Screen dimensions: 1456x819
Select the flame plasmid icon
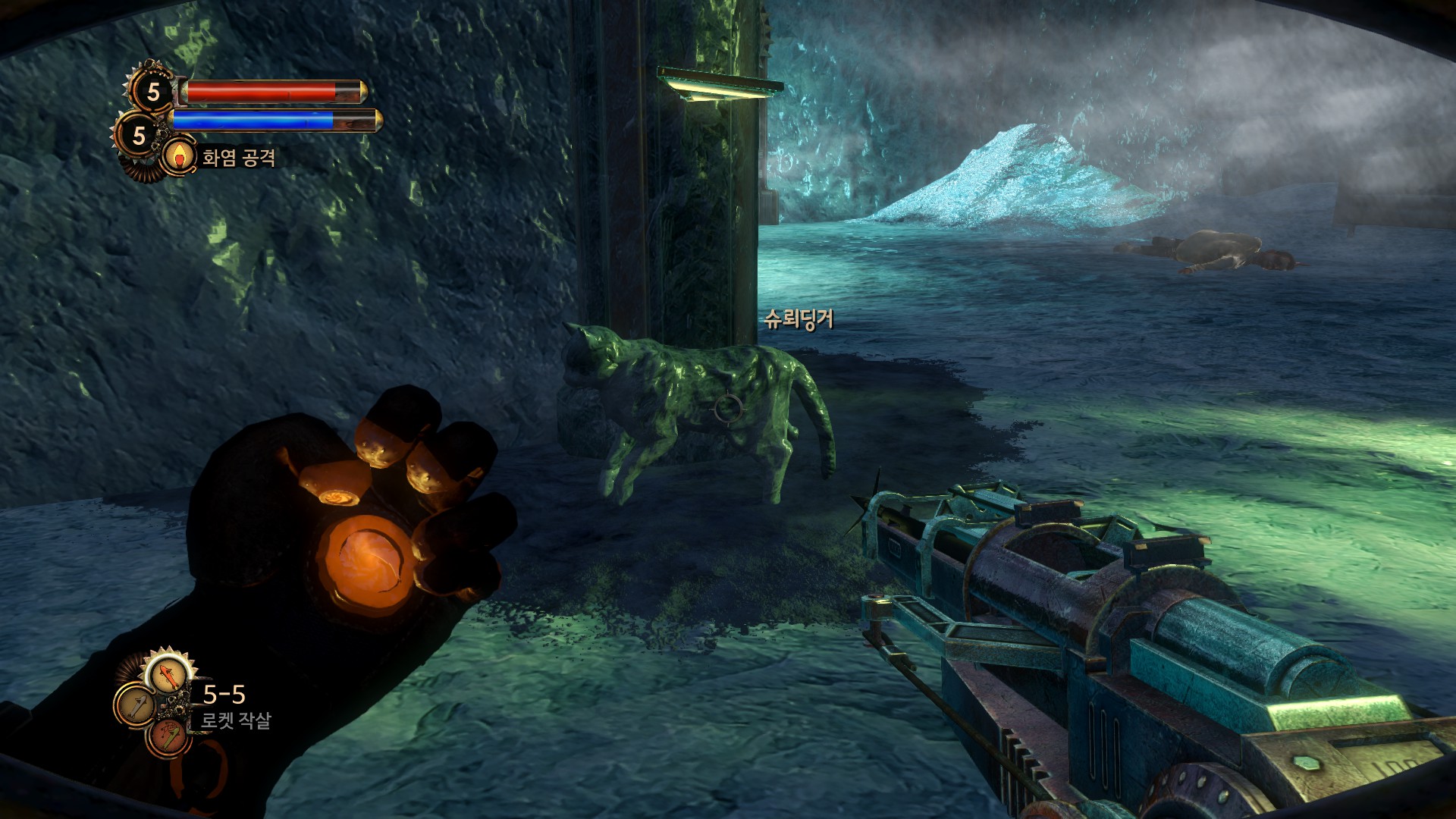(x=179, y=158)
